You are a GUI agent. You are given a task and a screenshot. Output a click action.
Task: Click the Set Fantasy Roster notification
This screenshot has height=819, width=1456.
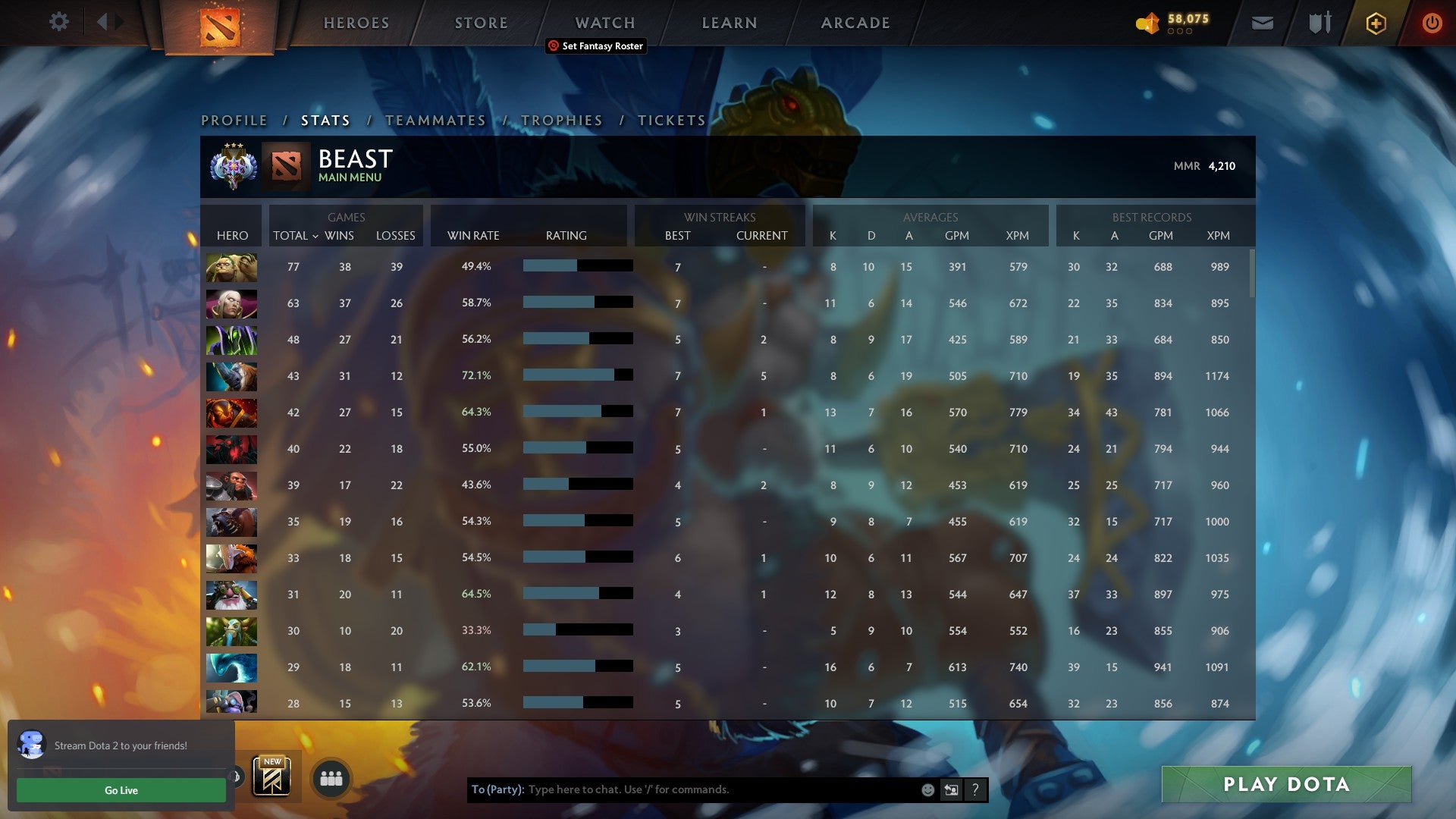tap(595, 46)
